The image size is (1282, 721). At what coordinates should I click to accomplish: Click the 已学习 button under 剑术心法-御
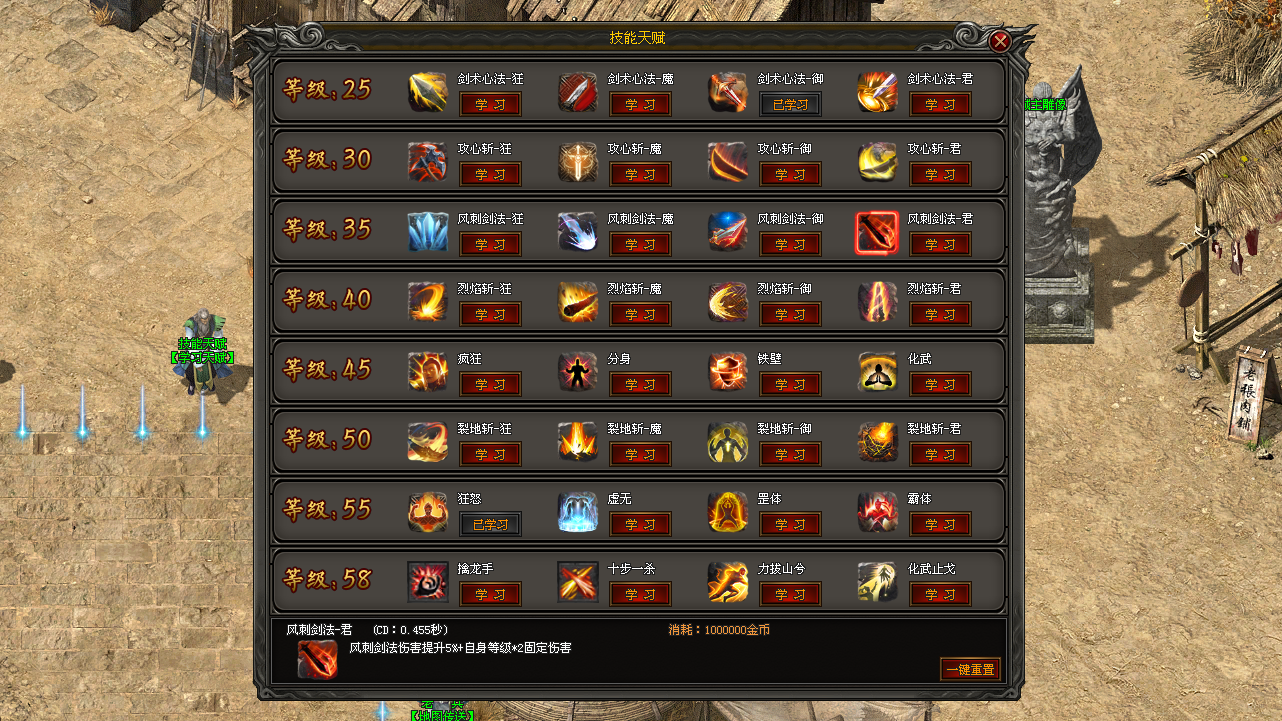(x=790, y=104)
